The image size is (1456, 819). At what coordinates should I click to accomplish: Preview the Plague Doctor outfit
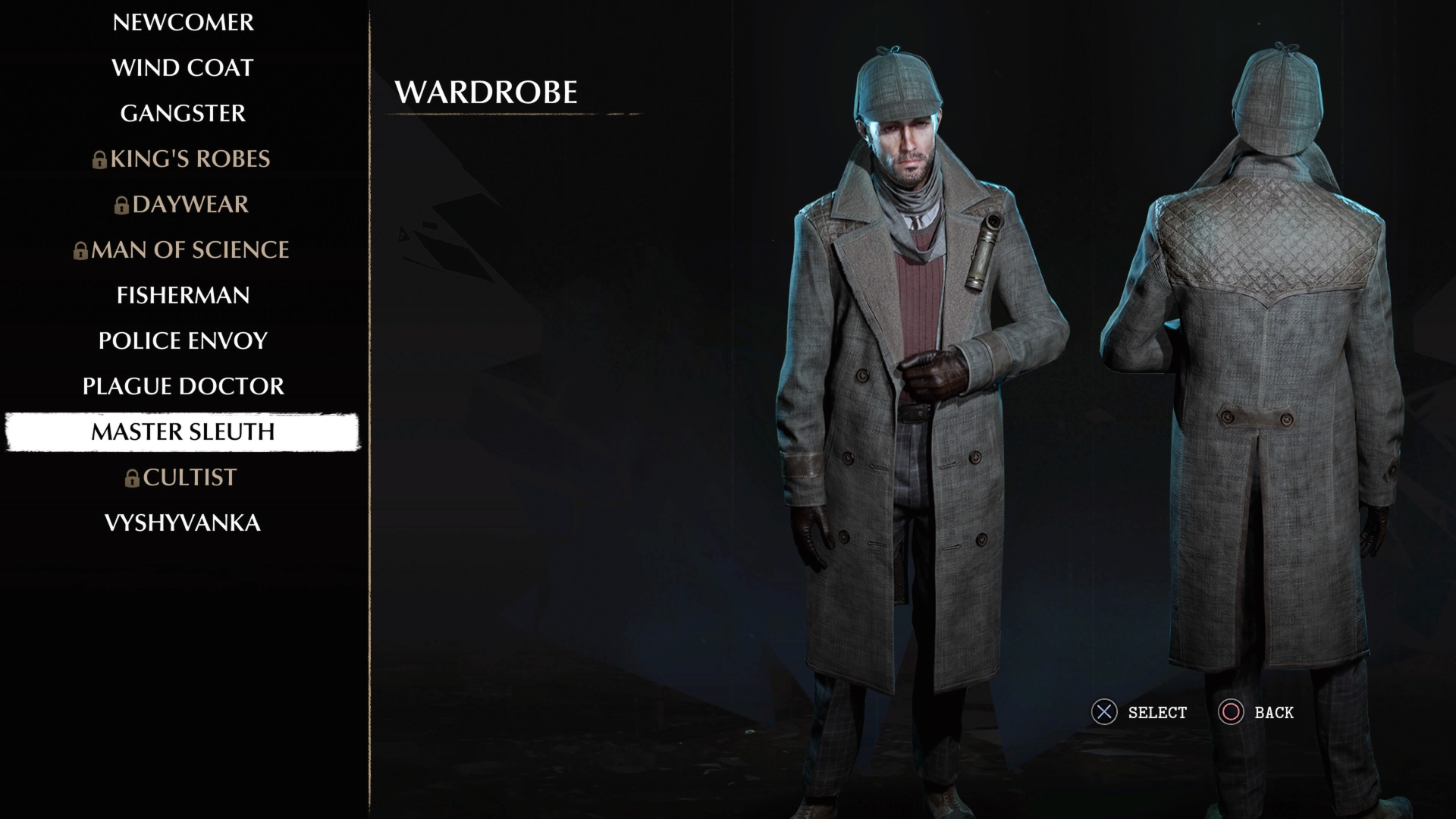click(183, 387)
